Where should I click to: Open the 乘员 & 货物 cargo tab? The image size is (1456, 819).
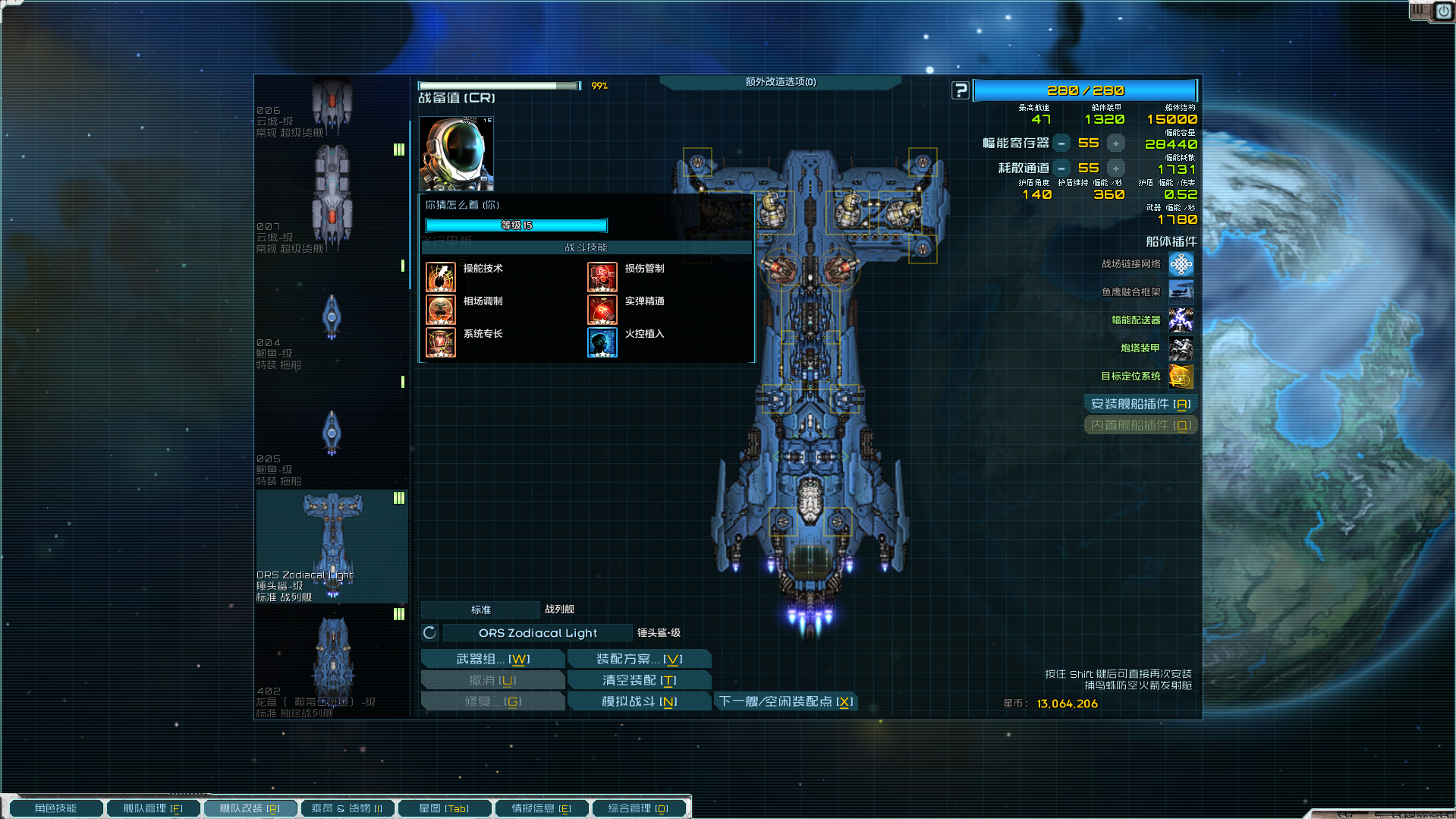(x=347, y=808)
